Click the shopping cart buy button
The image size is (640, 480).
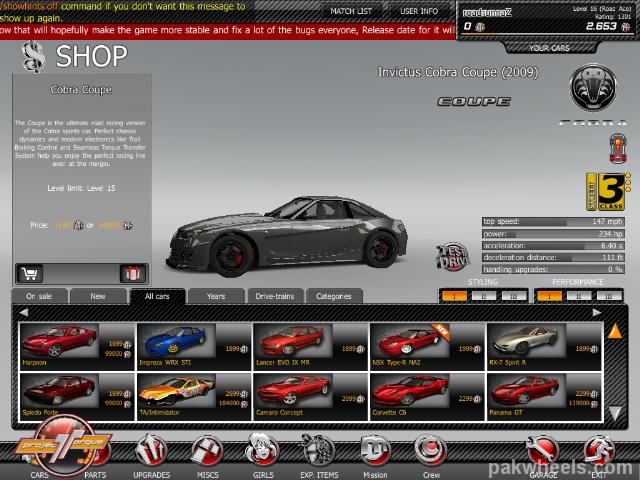[x=30, y=273]
